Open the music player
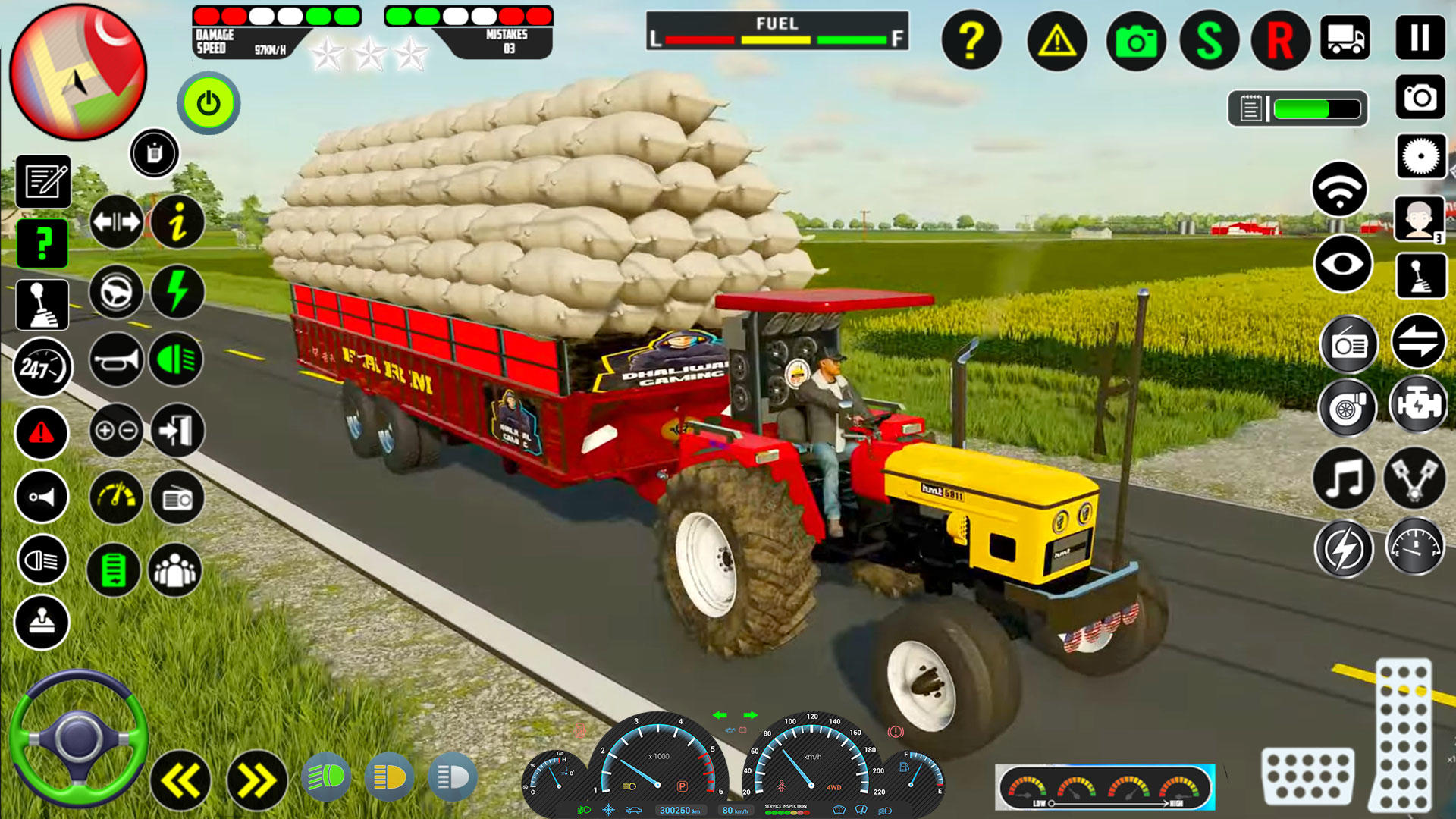1456x819 pixels. (1344, 478)
